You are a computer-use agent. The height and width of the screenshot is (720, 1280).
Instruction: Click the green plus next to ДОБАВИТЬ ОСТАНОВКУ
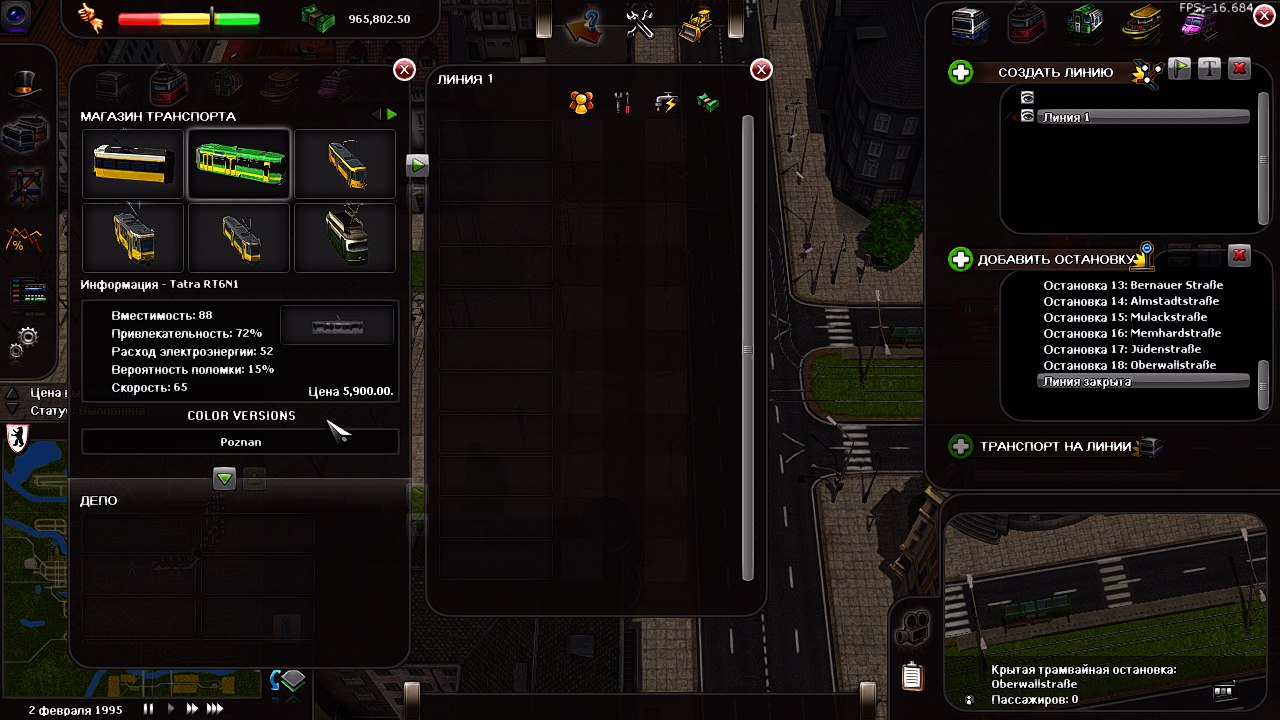[x=960, y=259]
